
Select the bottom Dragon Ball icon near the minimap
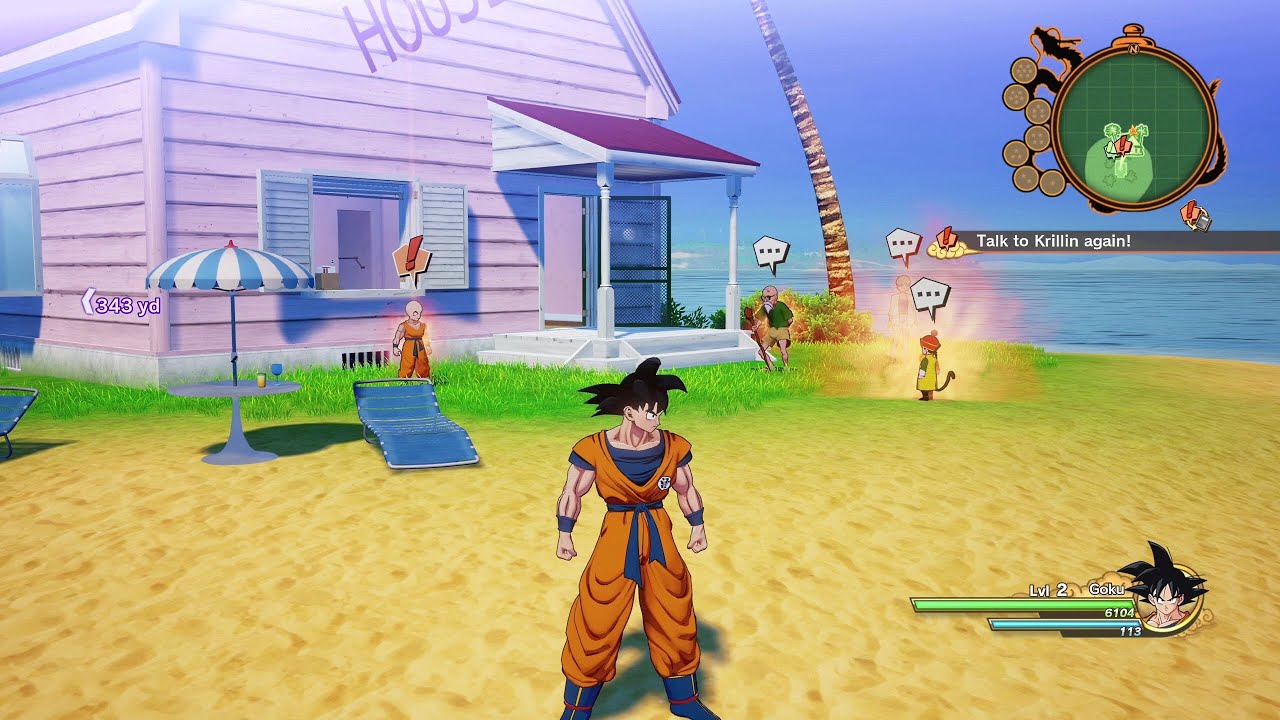point(1051,182)
